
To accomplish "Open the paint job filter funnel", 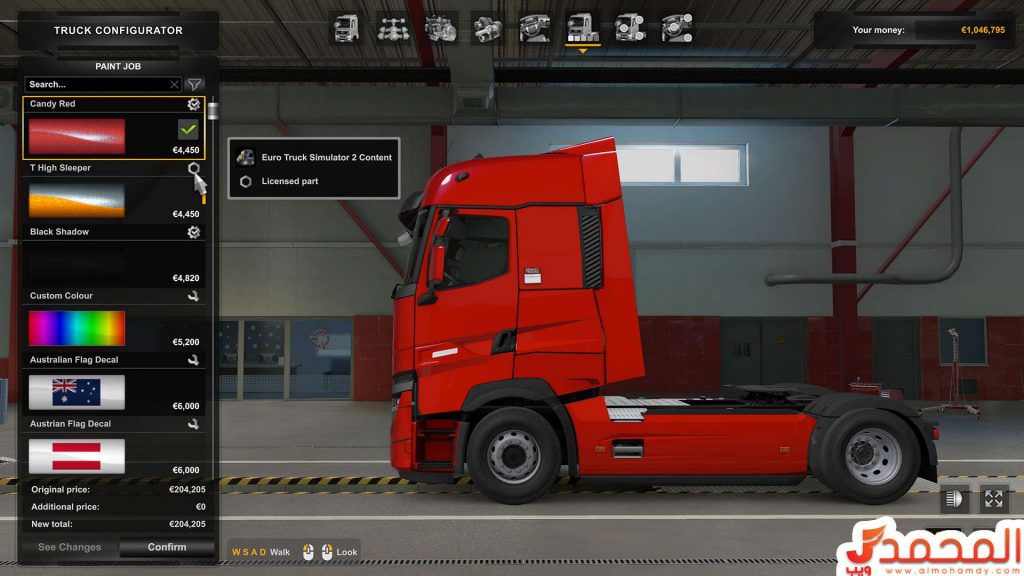I will pyautogui.click(x=195, y=85).
